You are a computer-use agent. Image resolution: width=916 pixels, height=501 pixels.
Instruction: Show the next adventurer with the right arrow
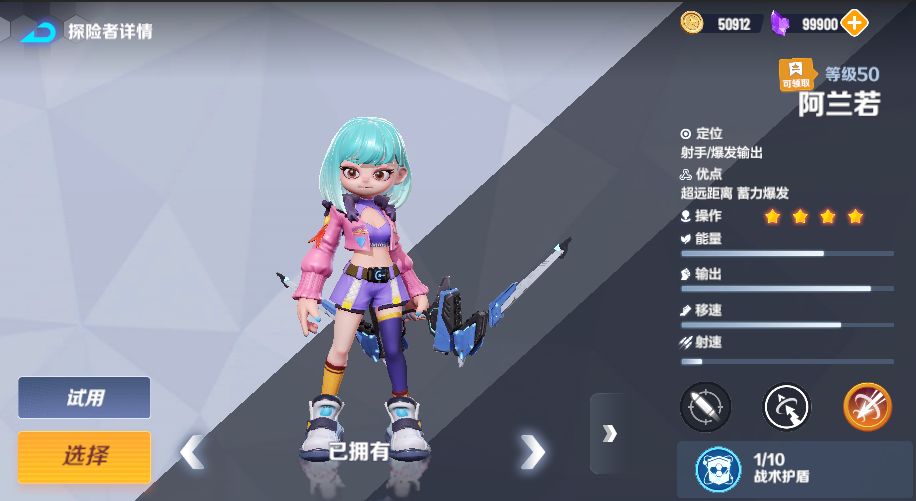[533, 452]
